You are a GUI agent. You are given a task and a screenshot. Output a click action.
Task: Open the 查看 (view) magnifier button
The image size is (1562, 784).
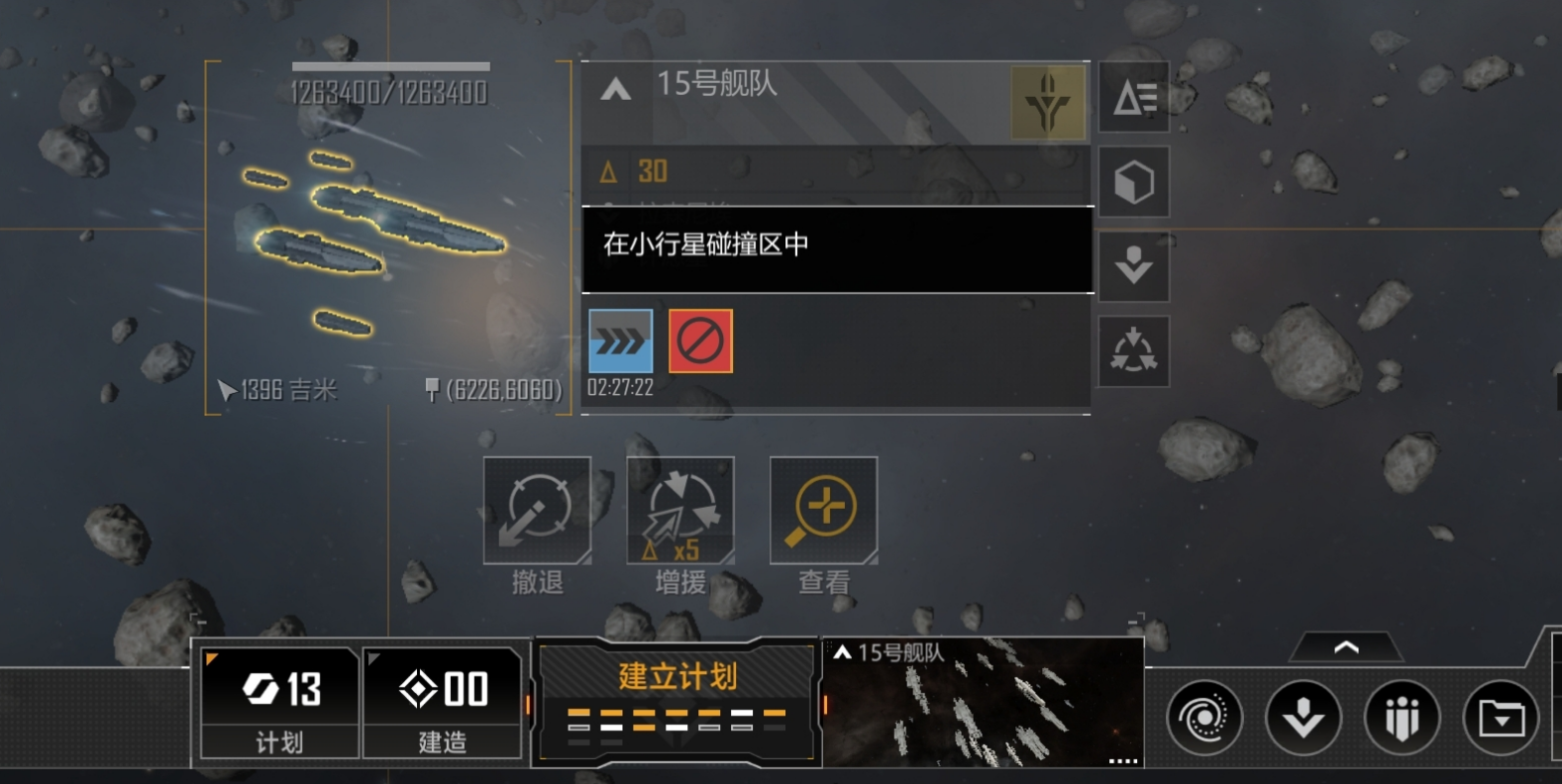coord(823,511)
